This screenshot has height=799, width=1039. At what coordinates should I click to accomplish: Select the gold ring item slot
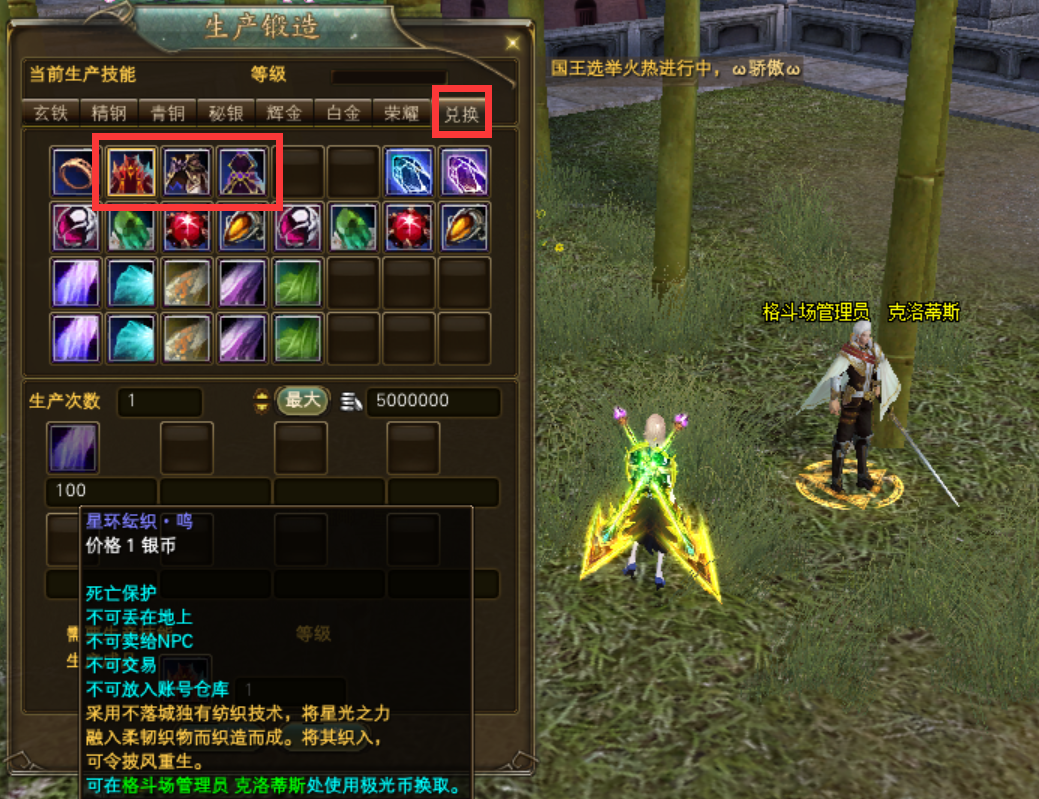[77, 172]
